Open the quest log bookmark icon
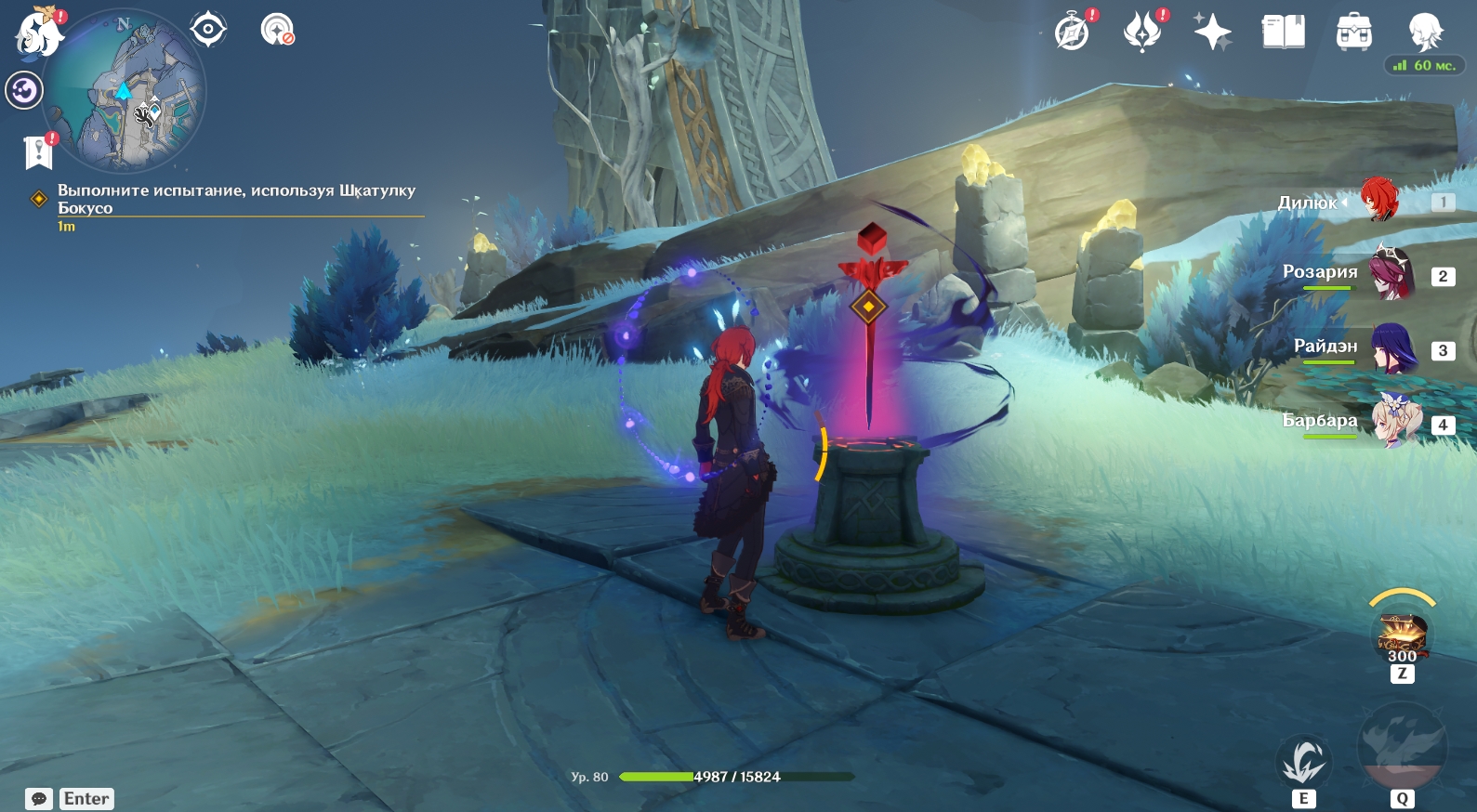 click(38, 151)
